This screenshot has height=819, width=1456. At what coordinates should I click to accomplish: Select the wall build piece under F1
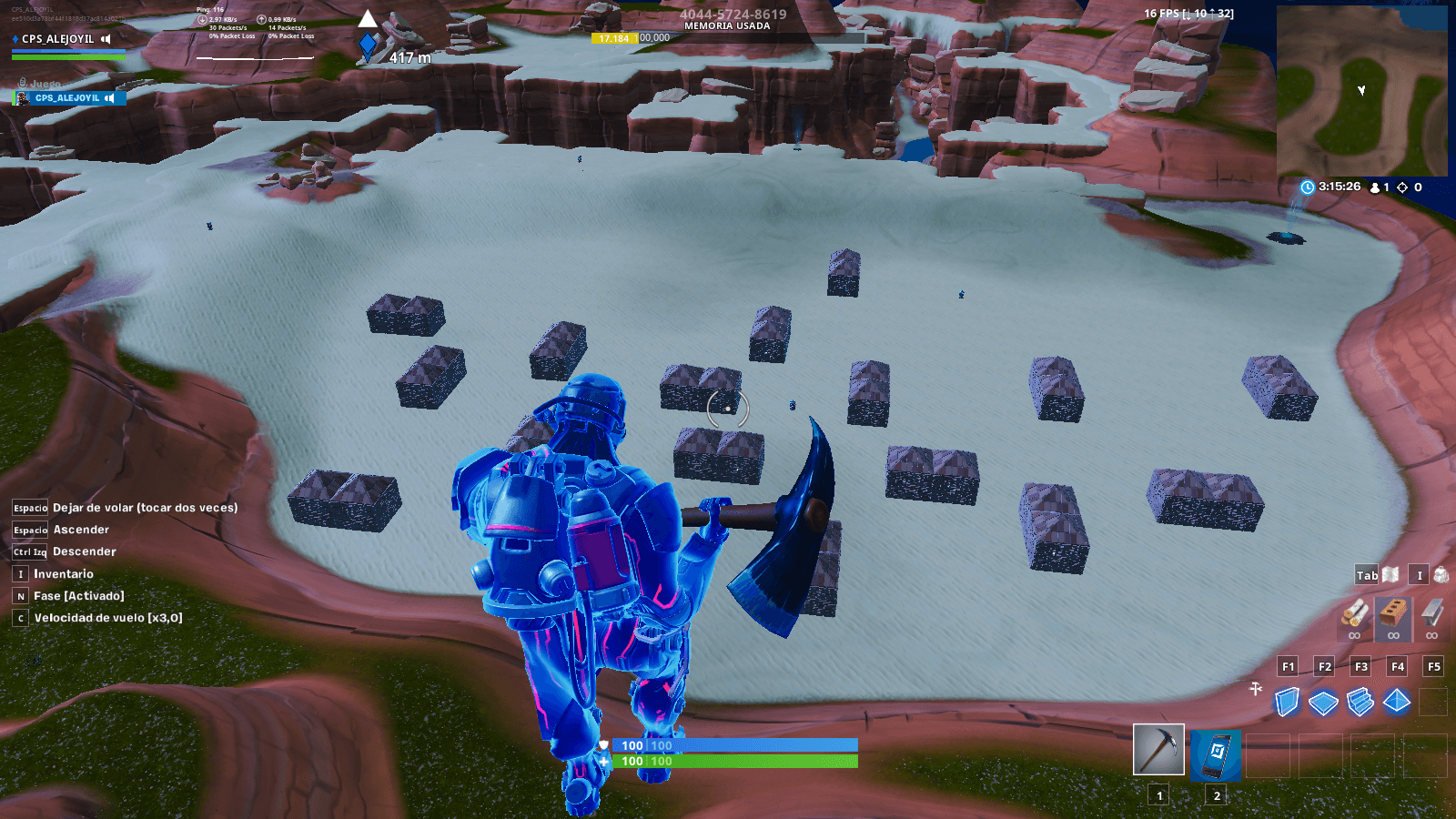[1289, 703]
